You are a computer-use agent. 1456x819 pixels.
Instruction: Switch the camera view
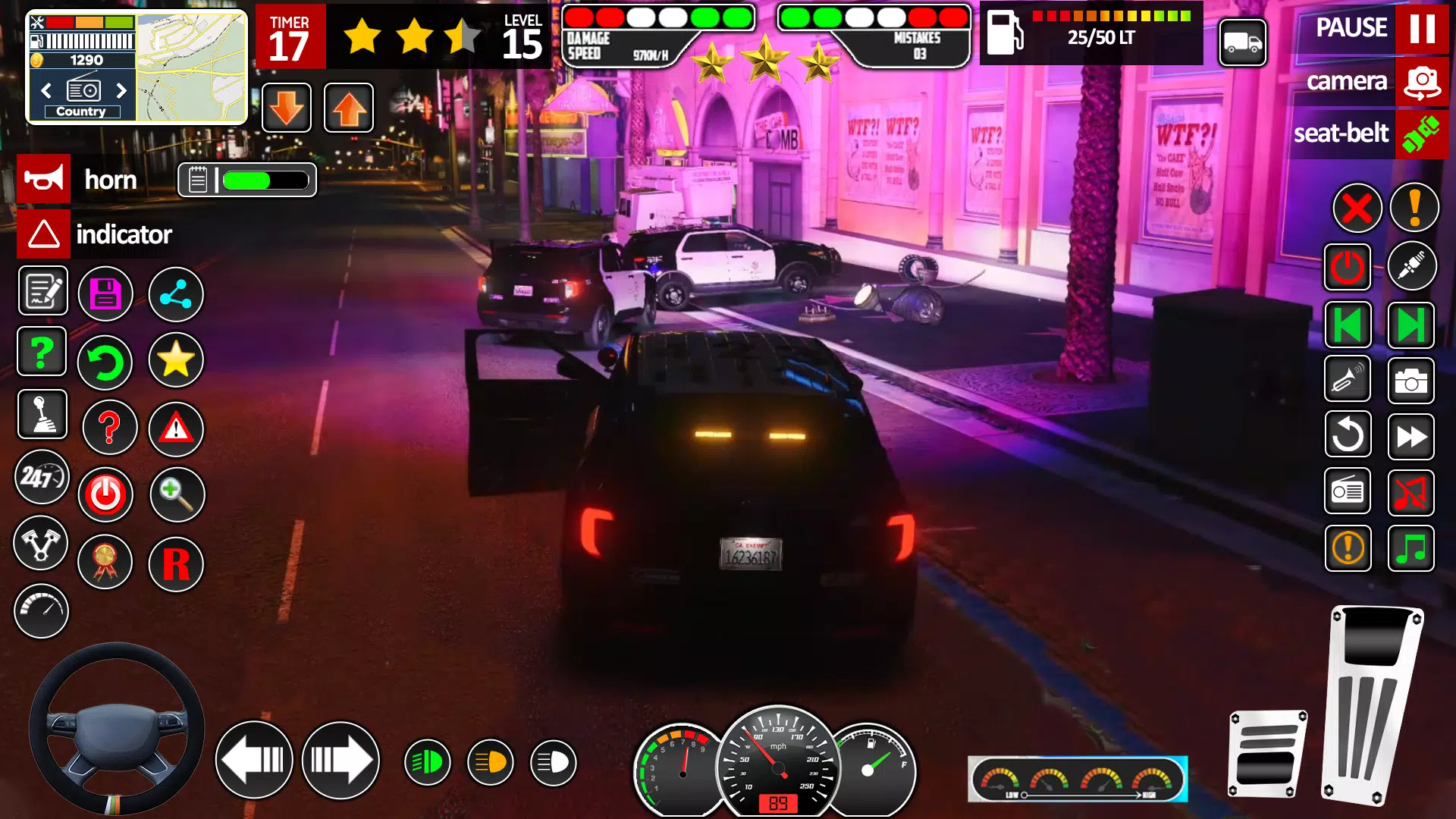pos(1421,81)
